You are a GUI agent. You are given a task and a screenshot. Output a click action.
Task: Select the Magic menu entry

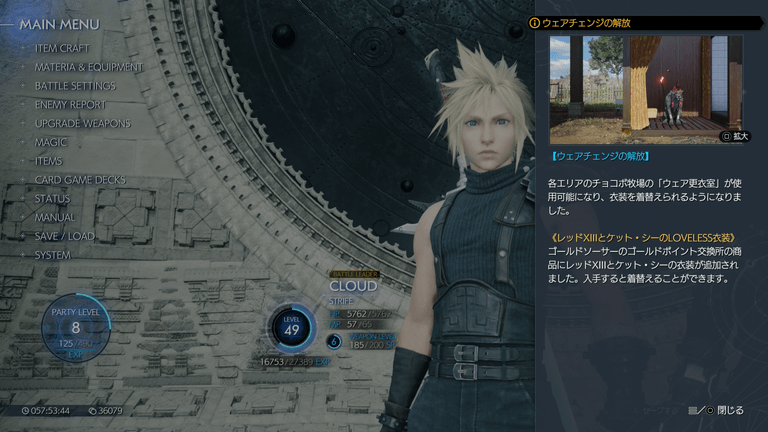[x=51, y=142]
